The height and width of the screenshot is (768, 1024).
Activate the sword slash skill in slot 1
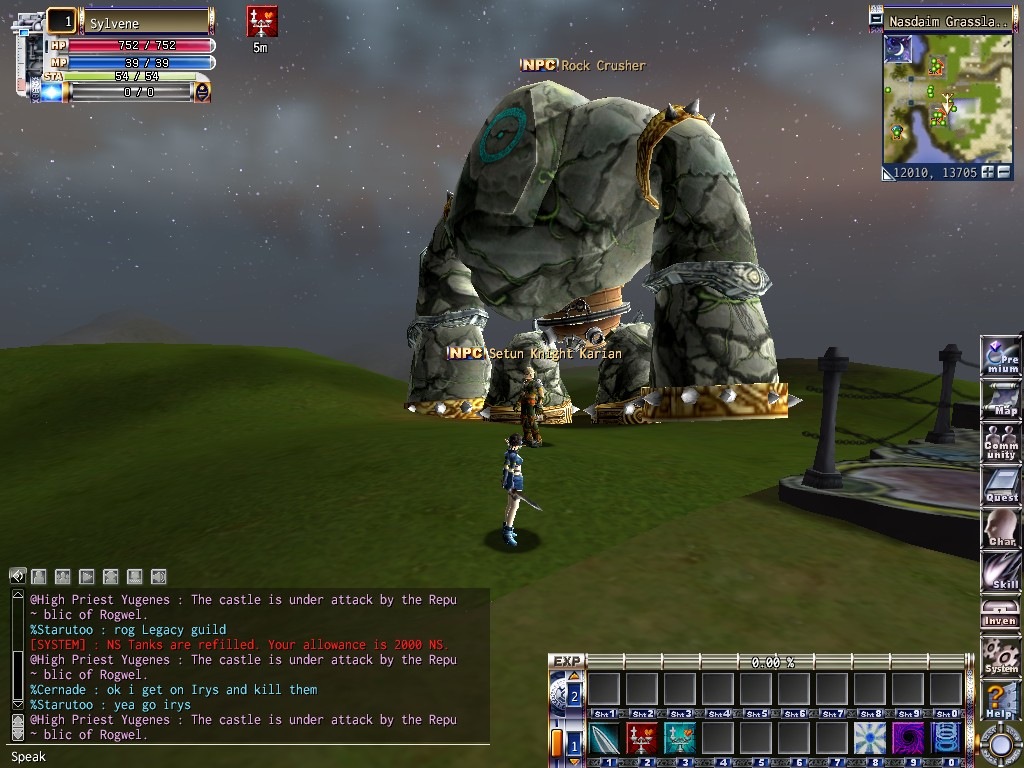click(x=604, y=739)
